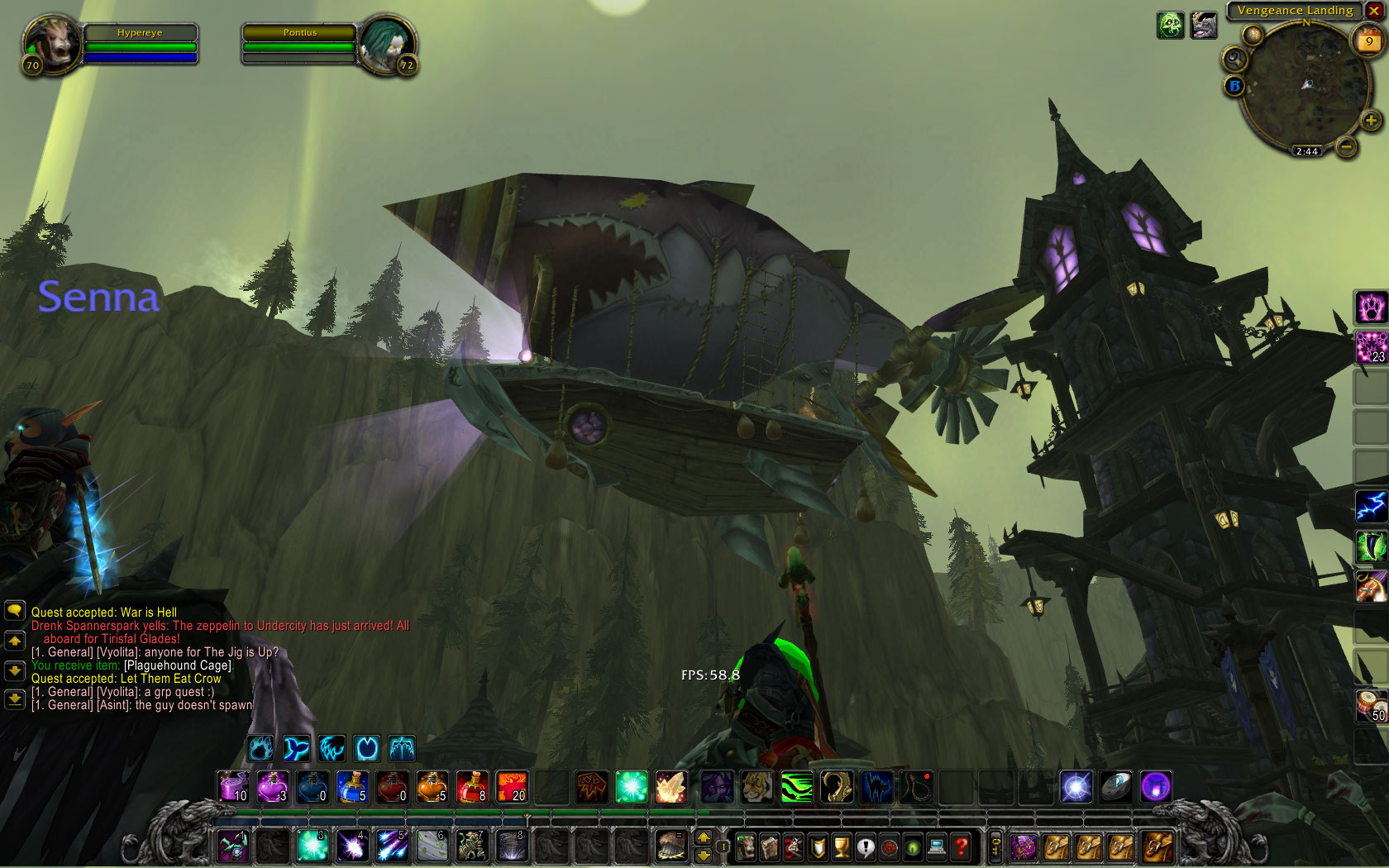Switch to next action bar page arrow
This screenshot has height=868, width=1389.
pyautogui.click(x=704, y=855)
